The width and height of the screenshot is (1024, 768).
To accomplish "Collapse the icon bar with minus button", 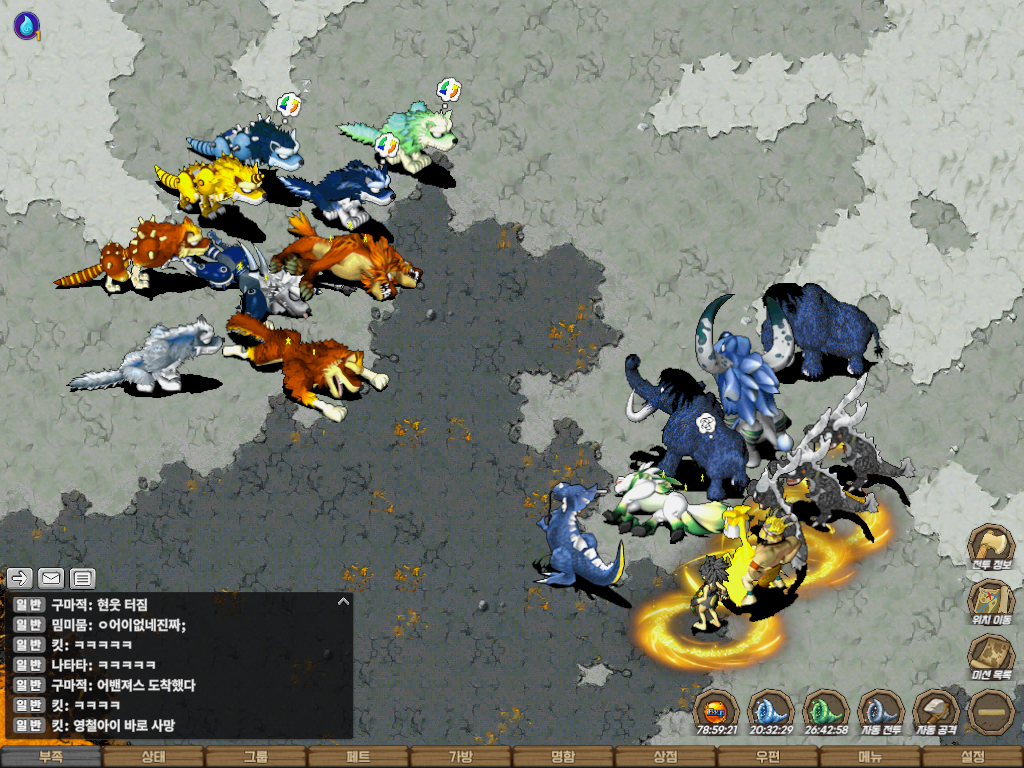I will coord(991,712).
